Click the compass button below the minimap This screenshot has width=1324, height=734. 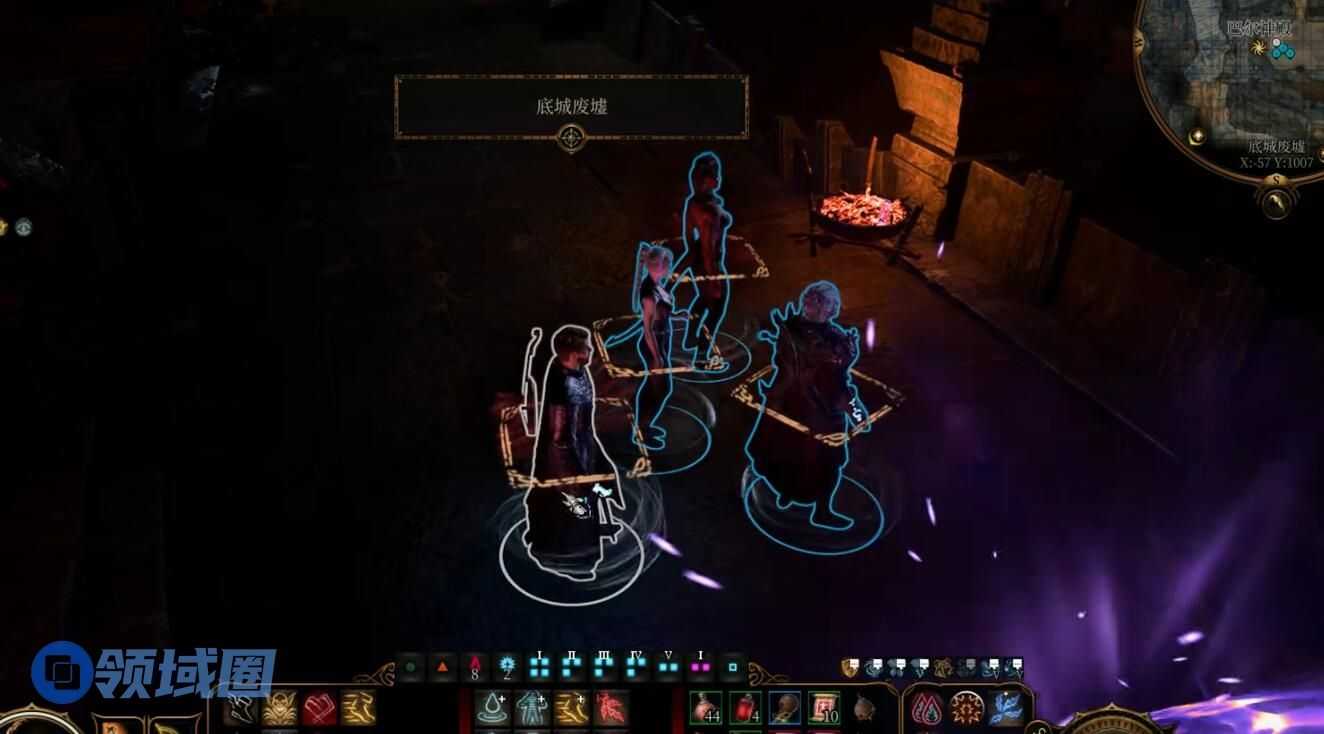pyautogui.click(x=1276, y=202)
